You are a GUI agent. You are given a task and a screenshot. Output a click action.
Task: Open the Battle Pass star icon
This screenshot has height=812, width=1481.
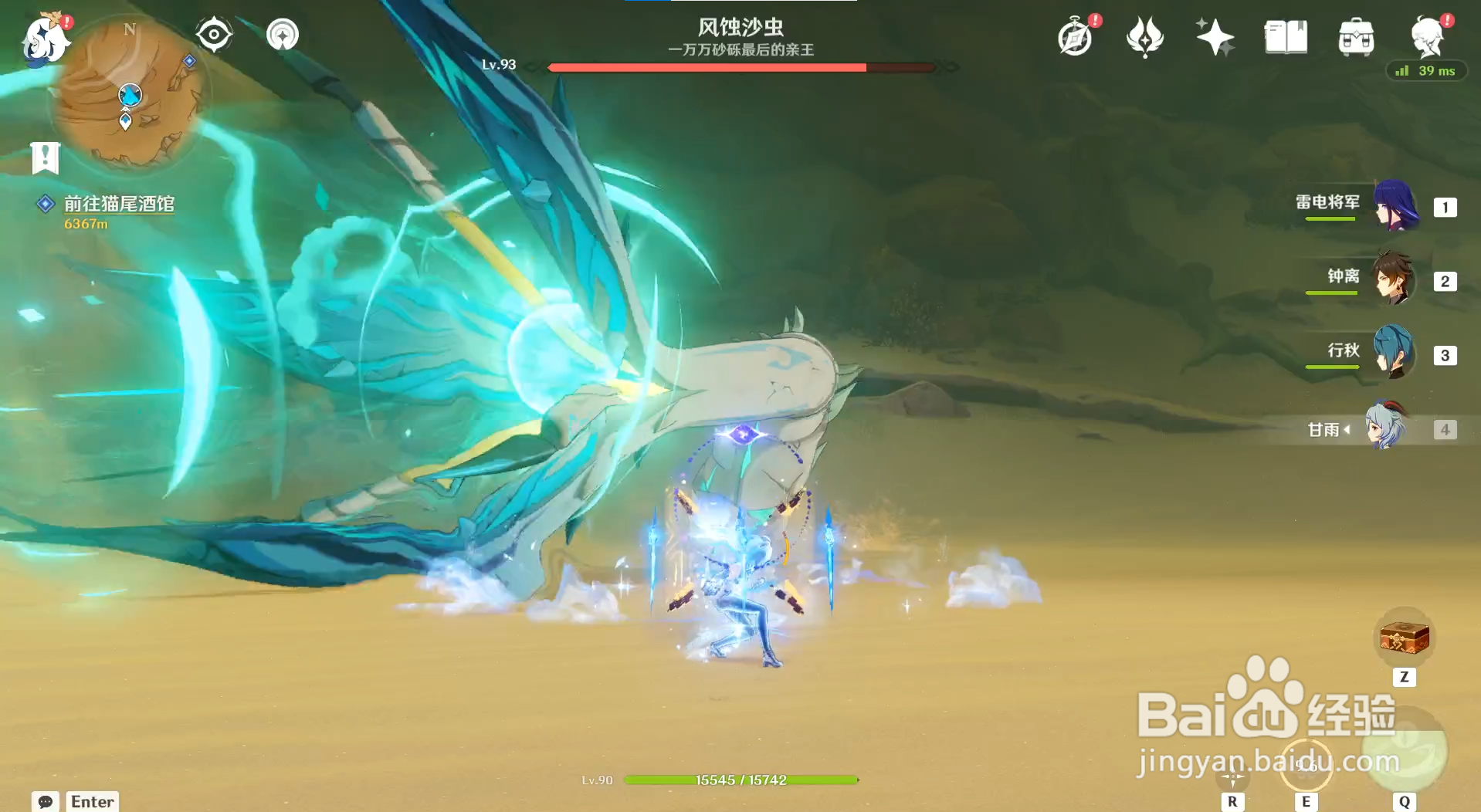point(1215,36)
